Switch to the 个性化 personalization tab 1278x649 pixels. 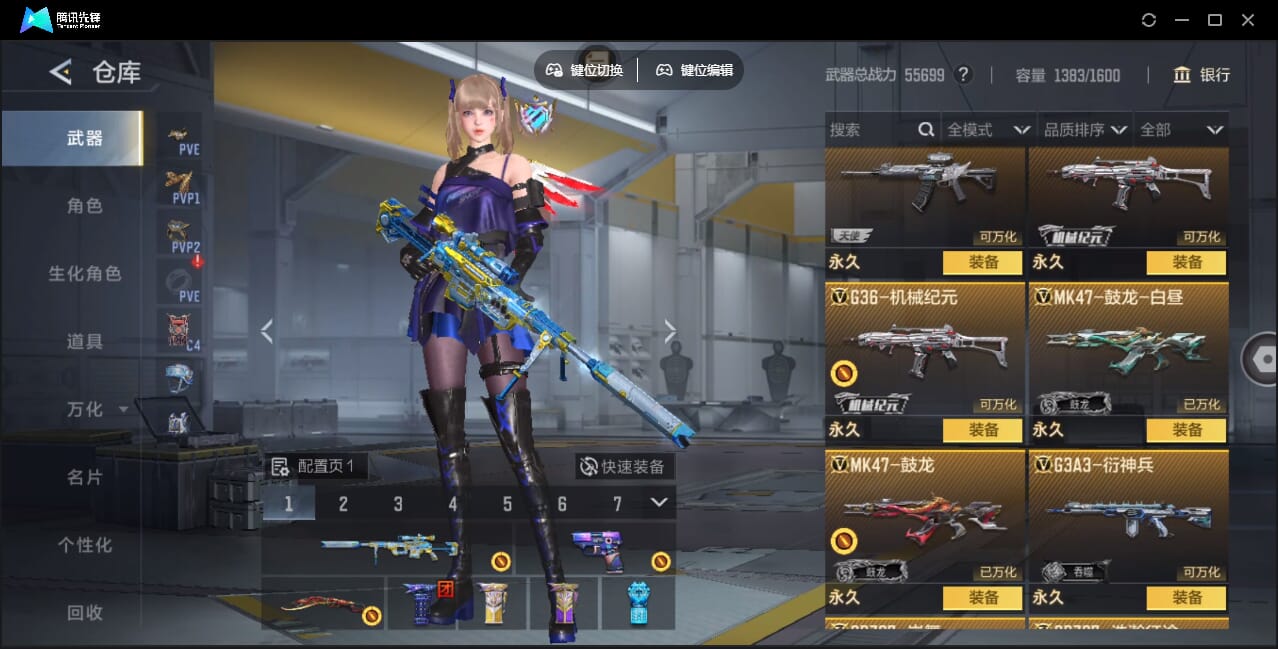click(85, 546)
